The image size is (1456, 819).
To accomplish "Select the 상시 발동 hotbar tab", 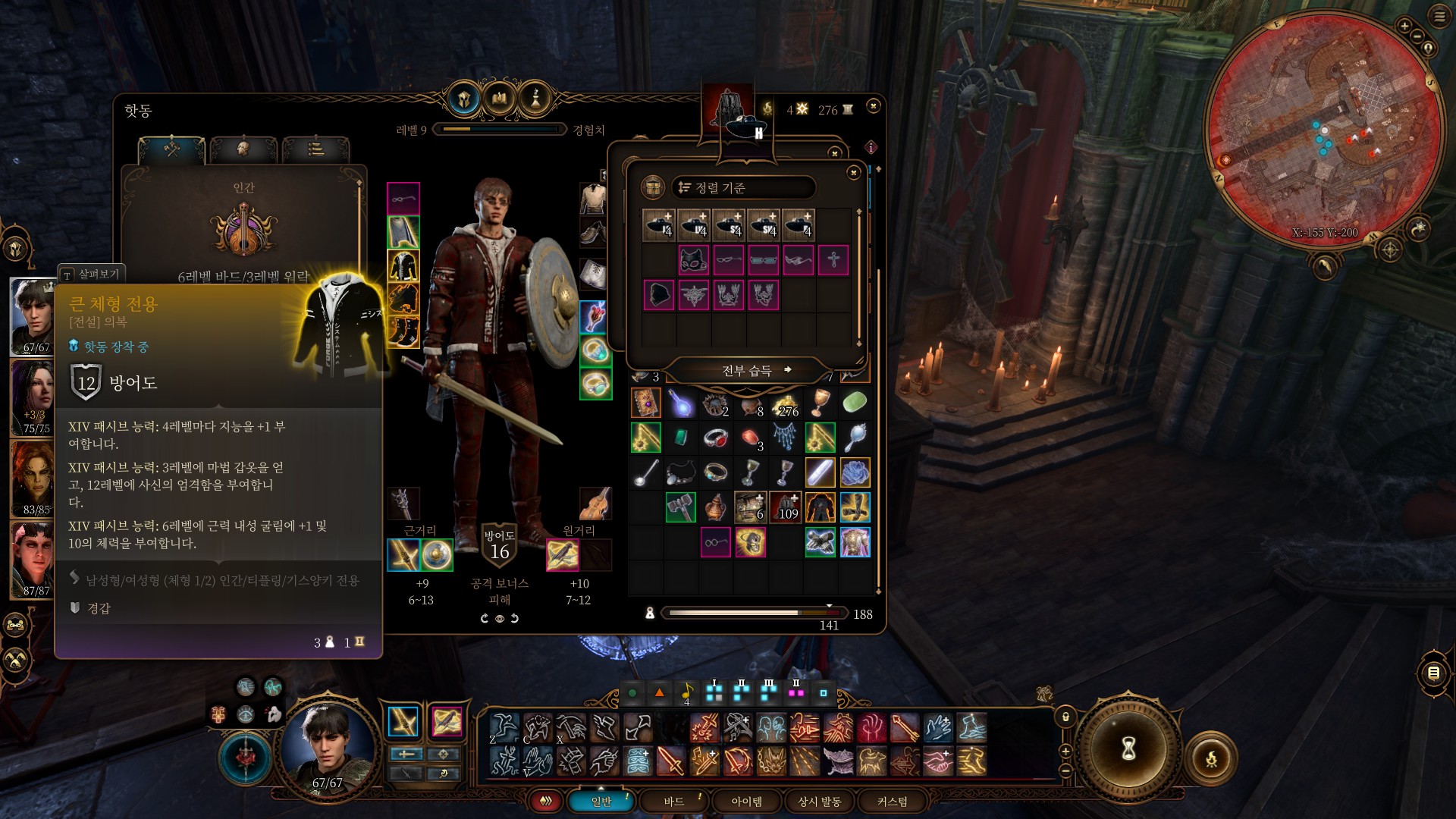I will click(x=819, y=802).
